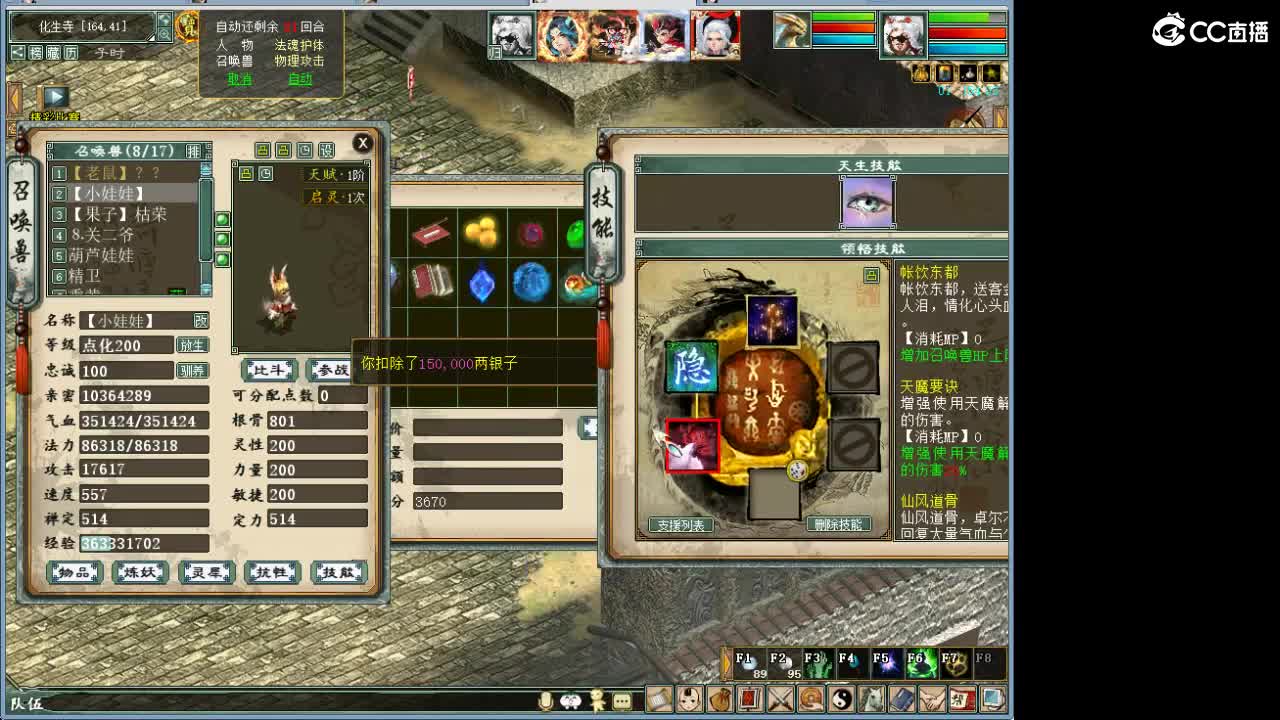Toggle 物理攻击 auto-battle mode
Viewport: 1280px width, 720px height.
coord(299,58)
